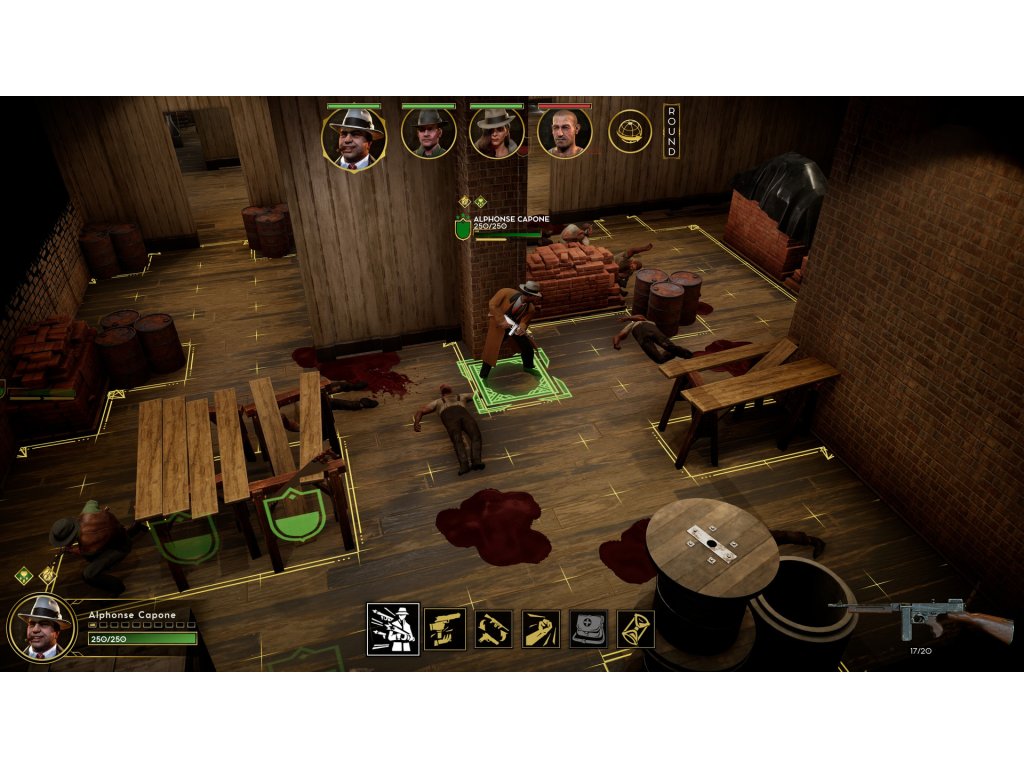Click the hourglass end turn icon
1024x768 pixels.
pyautogui.click(x=636, y=629)
